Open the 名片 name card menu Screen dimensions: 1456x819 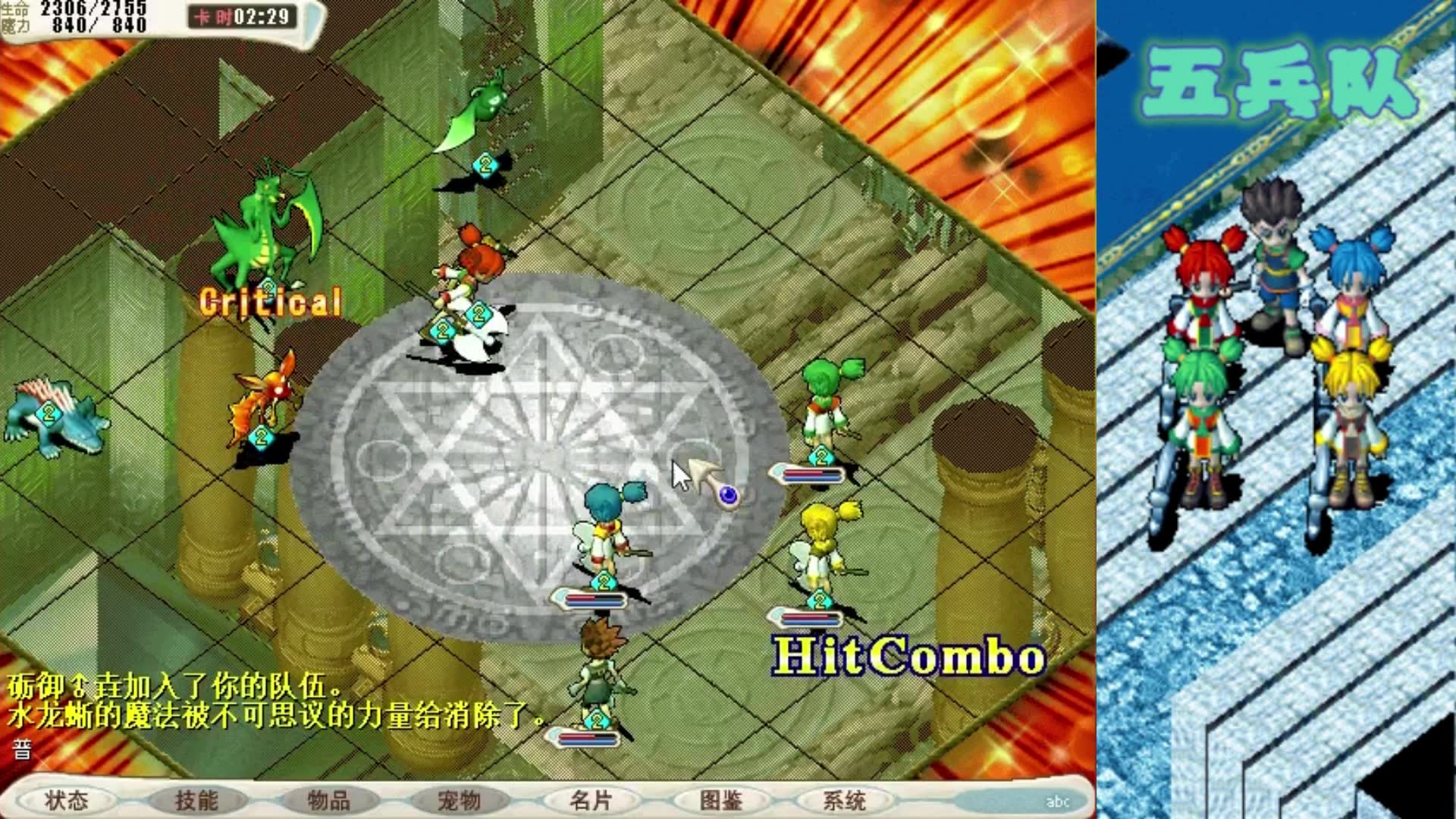tap(590, 800)
